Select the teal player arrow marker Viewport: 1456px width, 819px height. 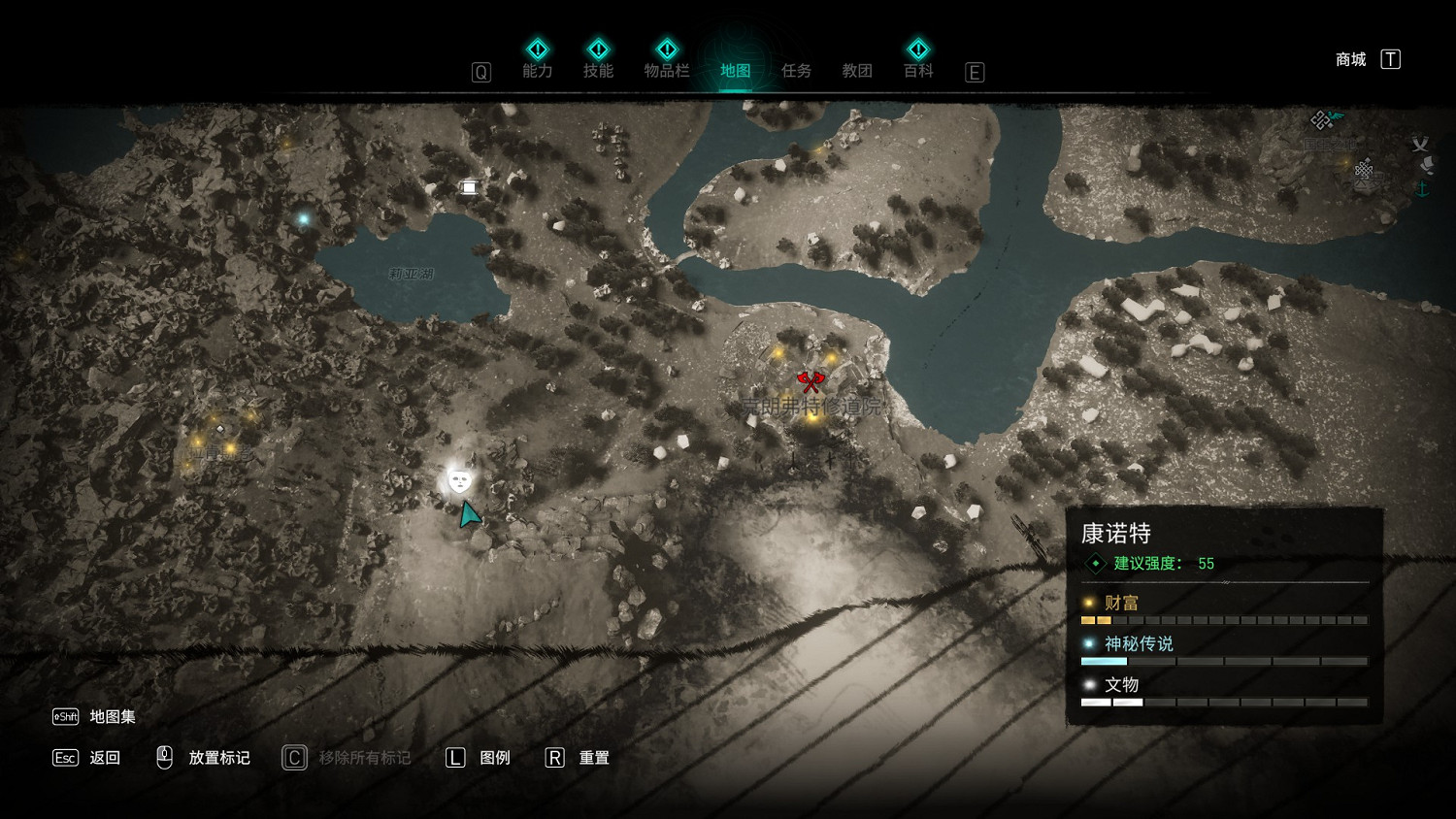coord(470,514)
